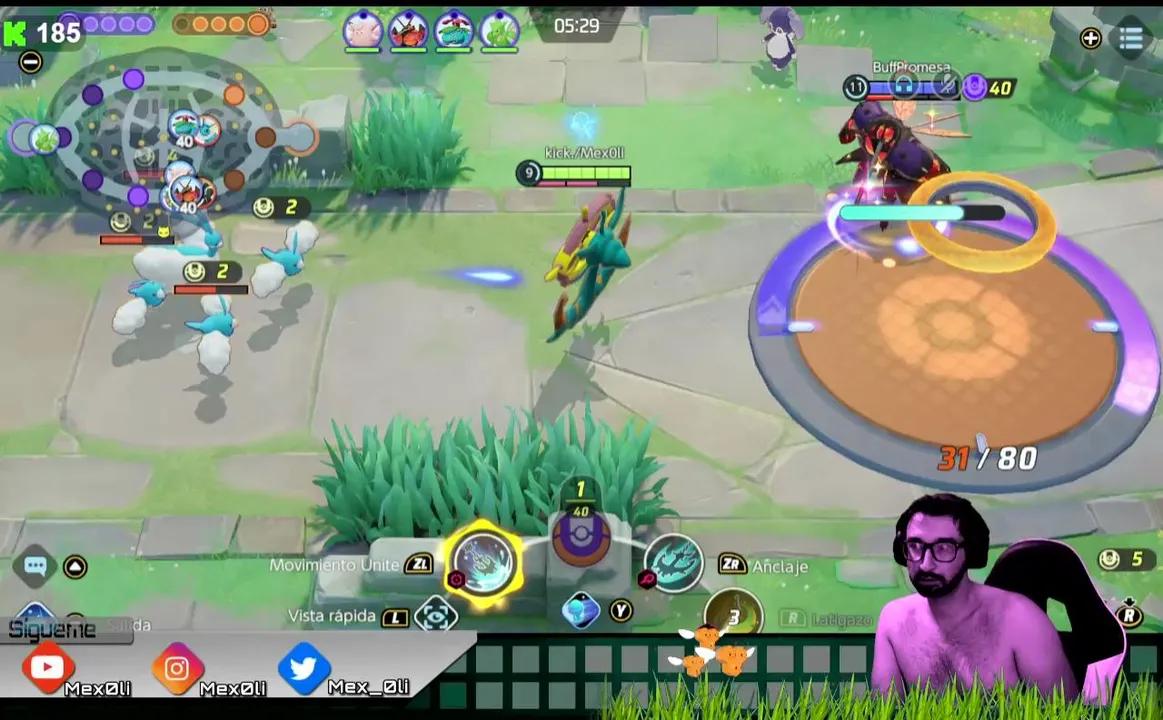
Task: Use the Anclaje move icon
Action: [x=673, y=563]
